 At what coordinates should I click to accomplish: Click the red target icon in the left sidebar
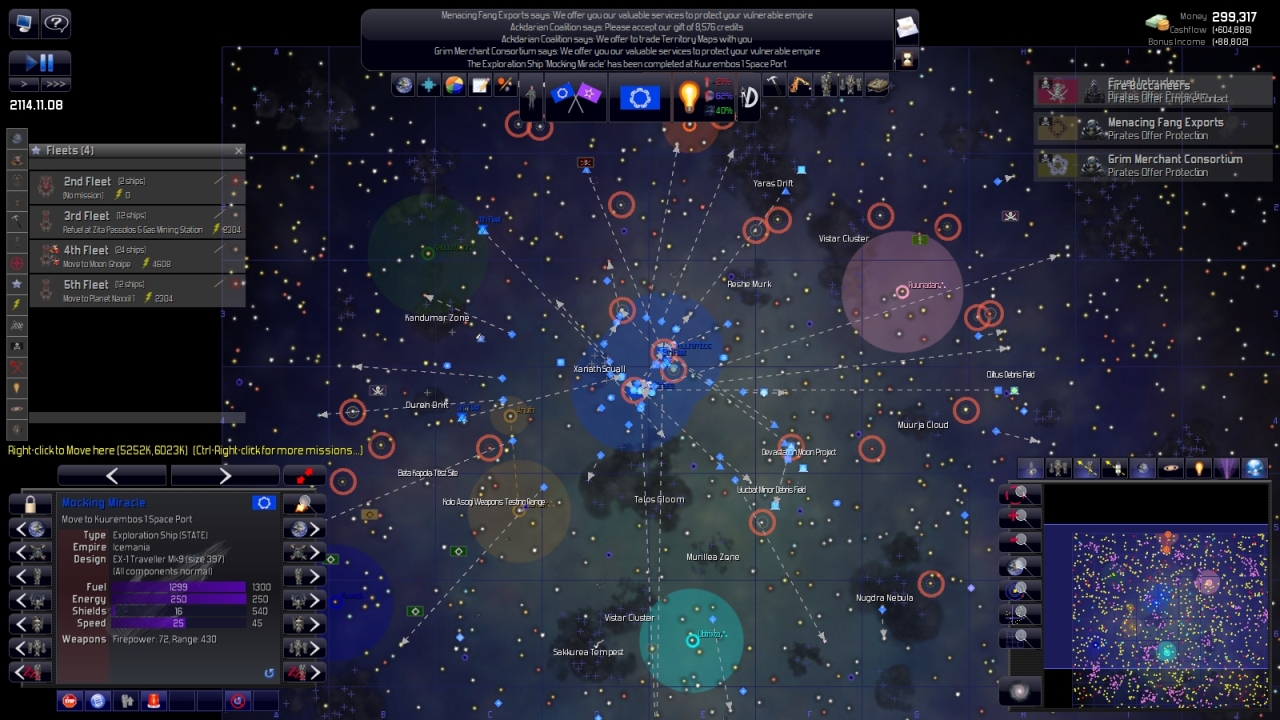coord(15,263)
